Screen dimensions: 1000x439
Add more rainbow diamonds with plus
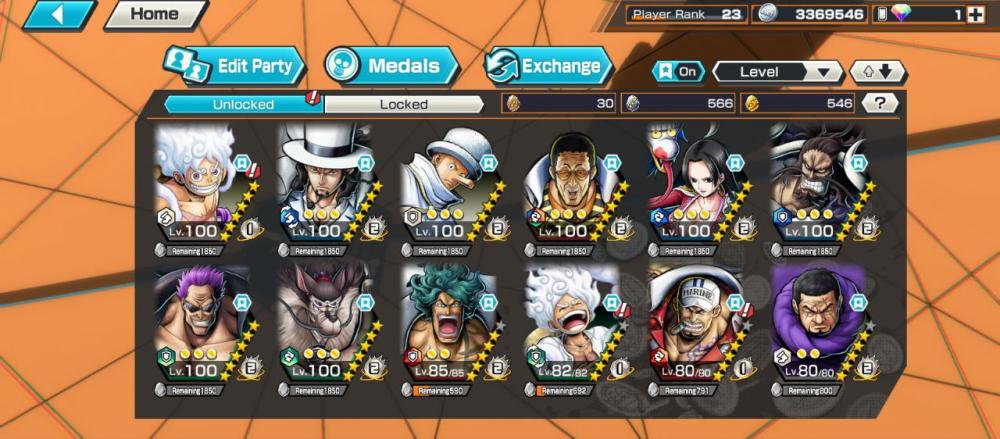pyautogui.click(x=976, y=15)
